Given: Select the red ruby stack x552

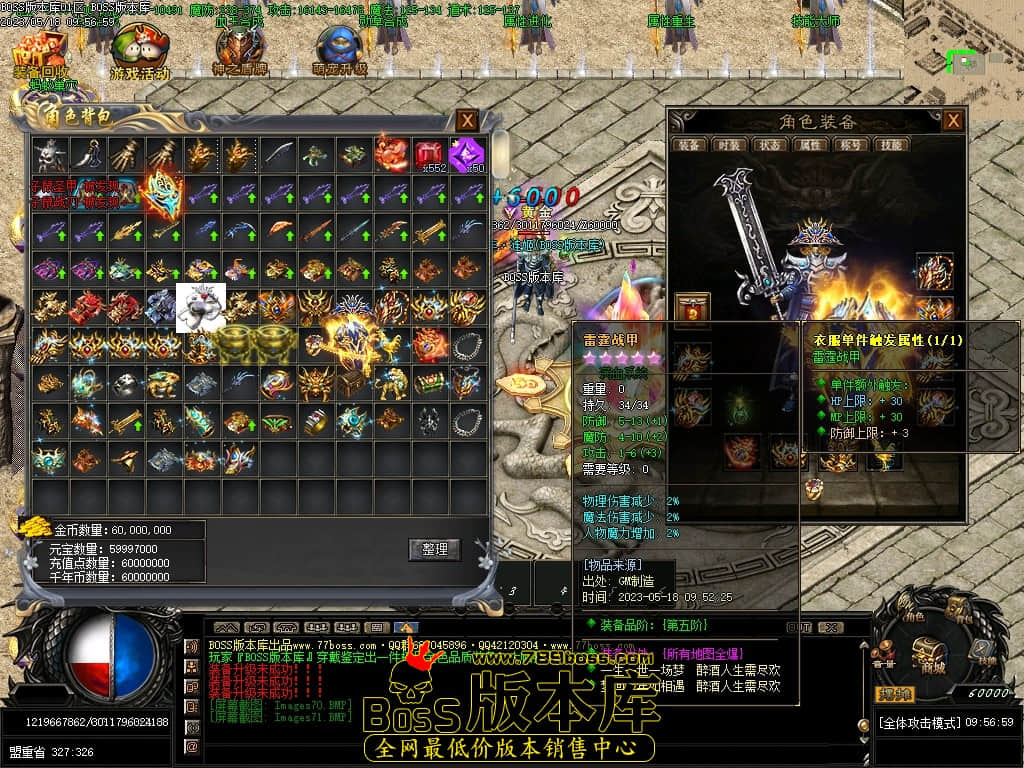Looking at the screenshot, I should (x=429, y=155).
